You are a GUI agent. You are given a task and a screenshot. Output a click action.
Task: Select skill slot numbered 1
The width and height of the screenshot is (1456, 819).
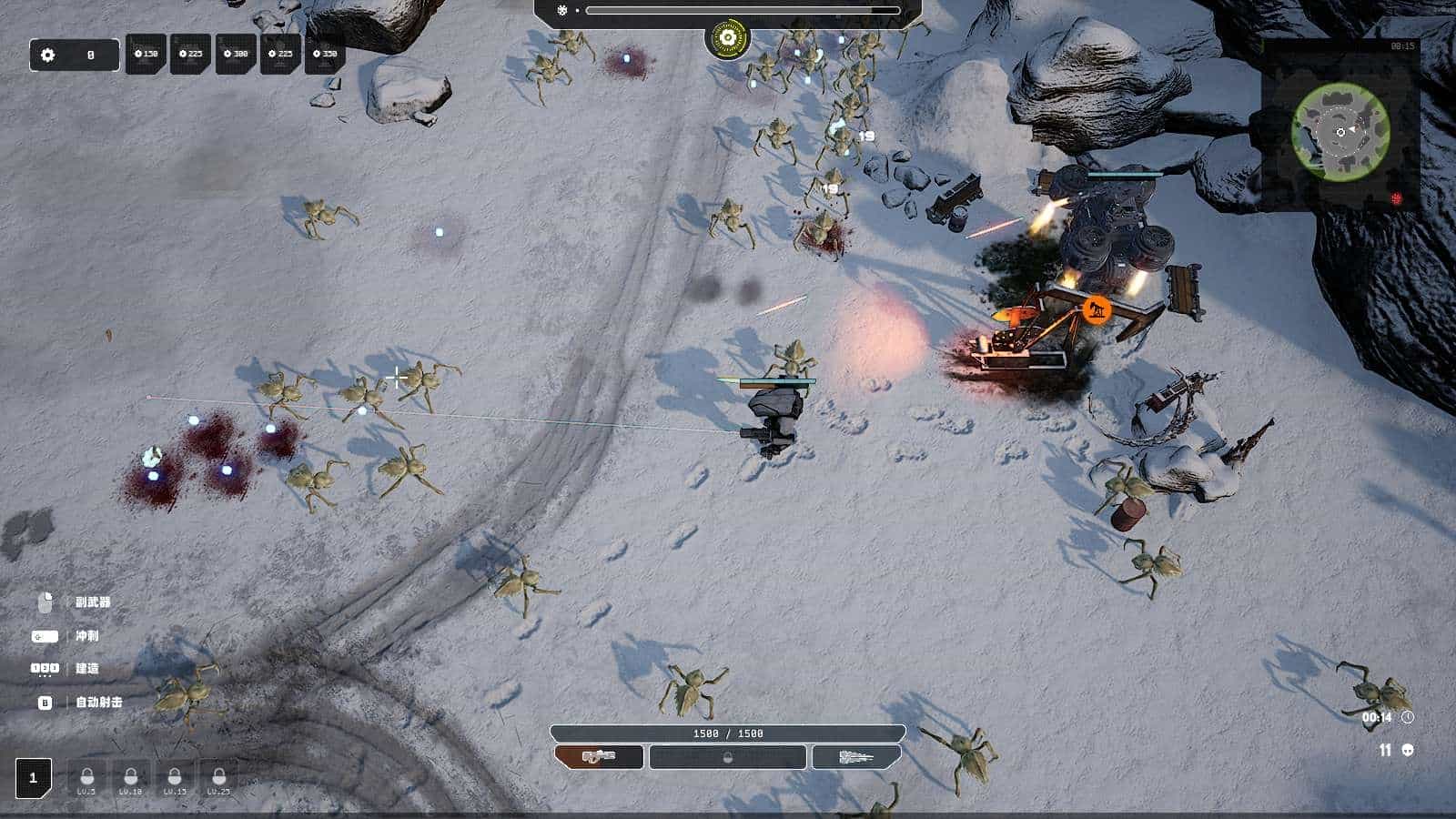click(34, 778)
